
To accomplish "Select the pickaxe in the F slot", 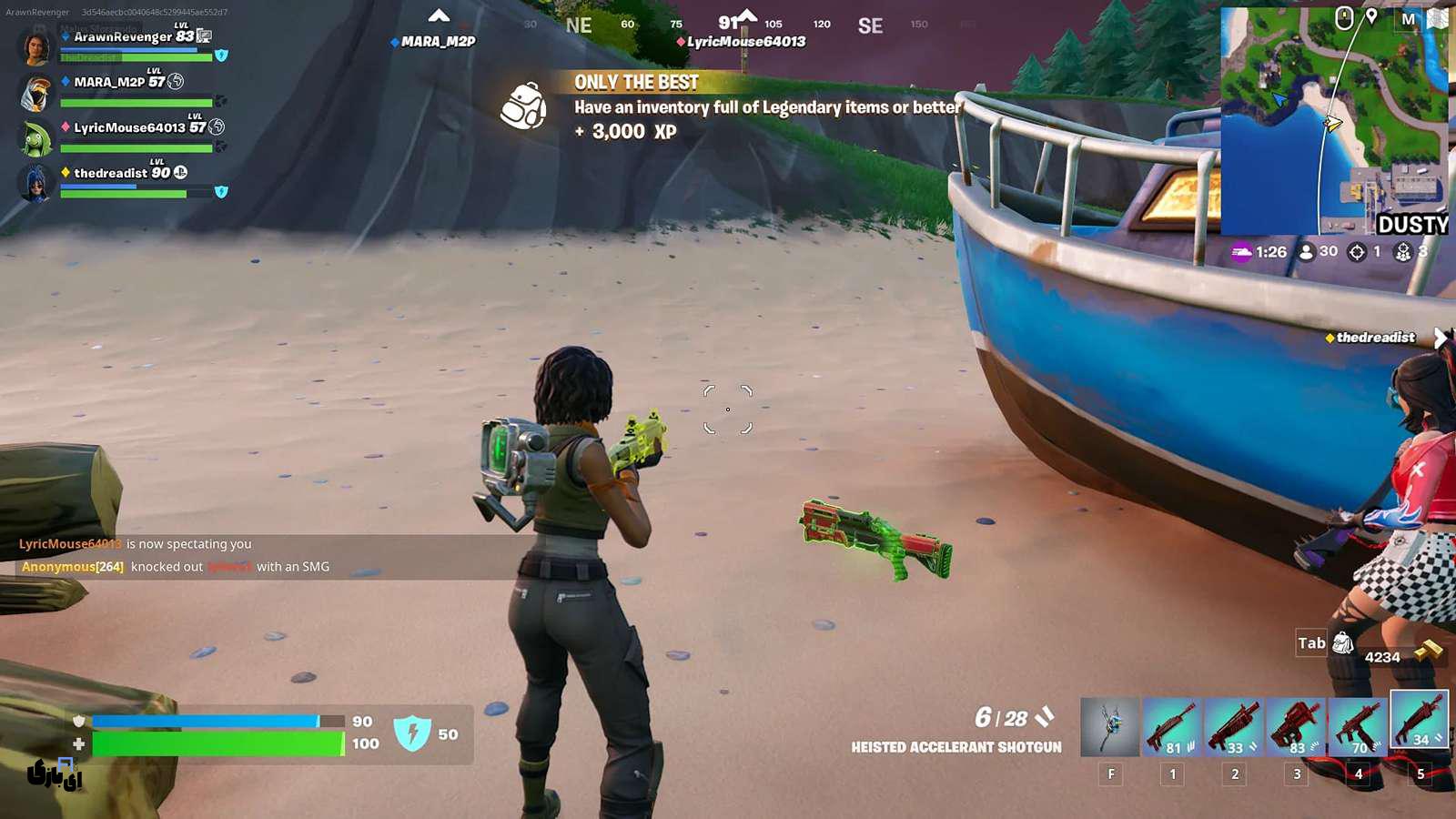I will [1110, 723].
